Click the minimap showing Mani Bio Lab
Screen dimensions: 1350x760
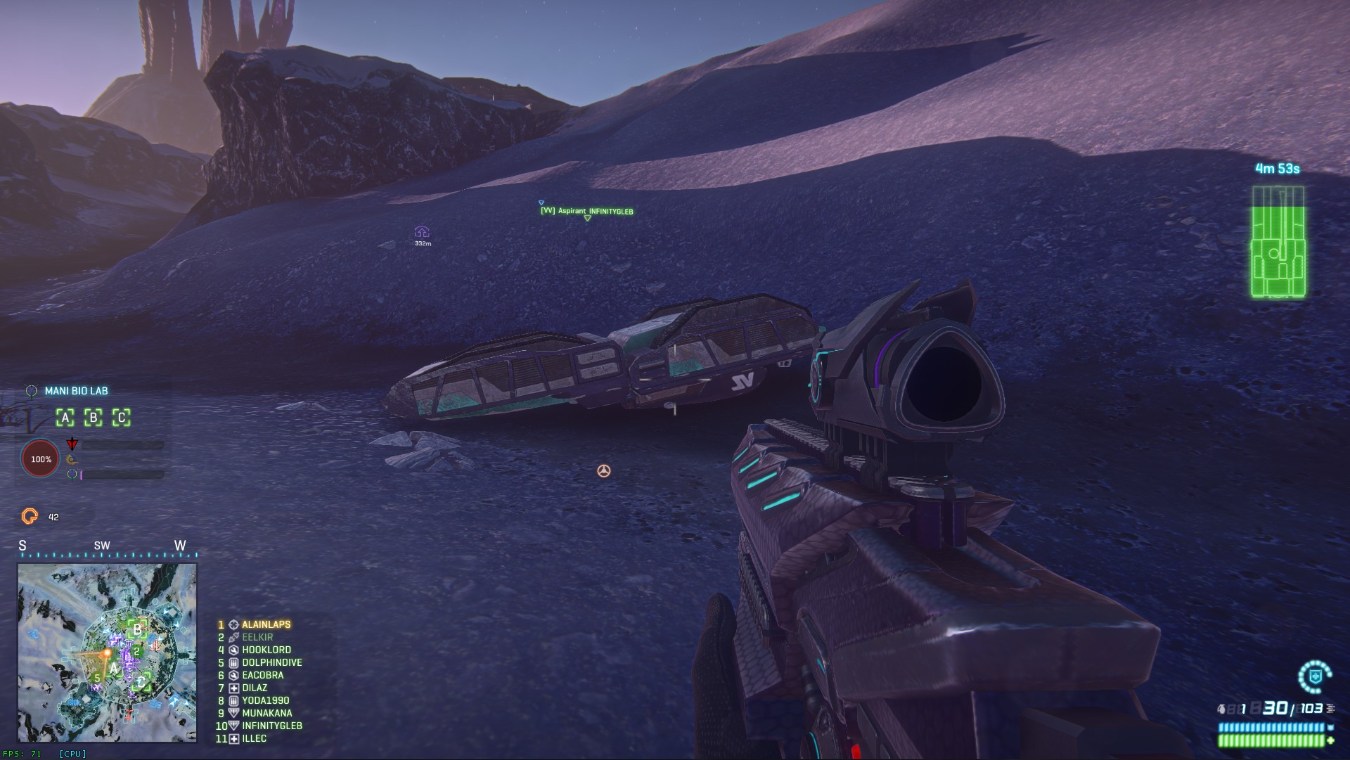point(107,653)
